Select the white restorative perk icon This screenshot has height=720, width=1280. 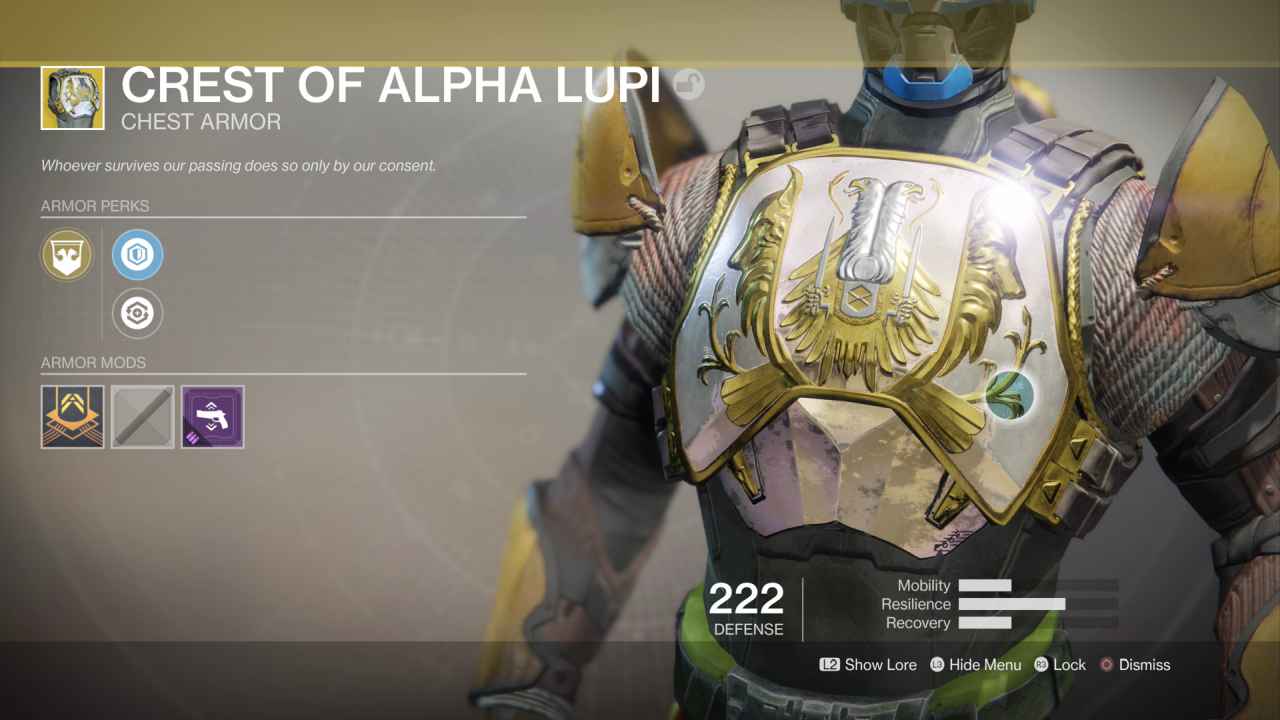tap(137, 313)
